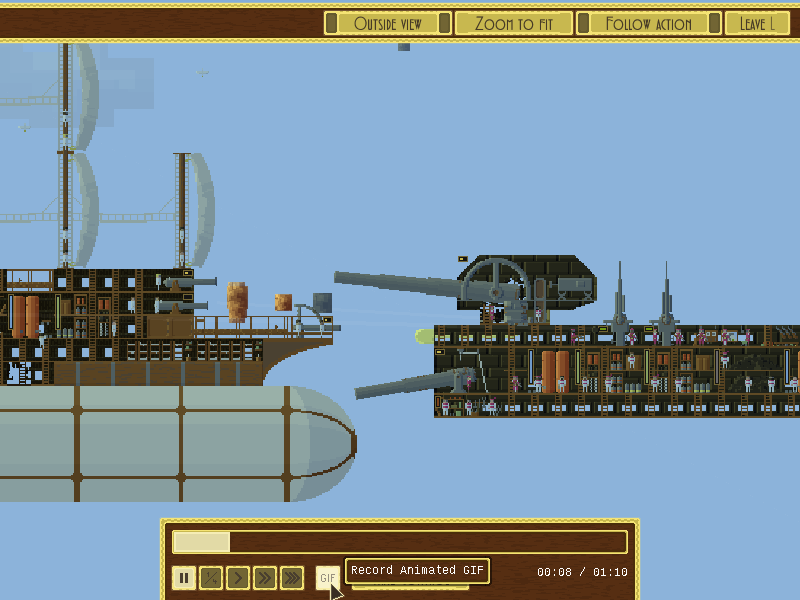
Task: Set playback to normal speed
Action: pos(238,577)
